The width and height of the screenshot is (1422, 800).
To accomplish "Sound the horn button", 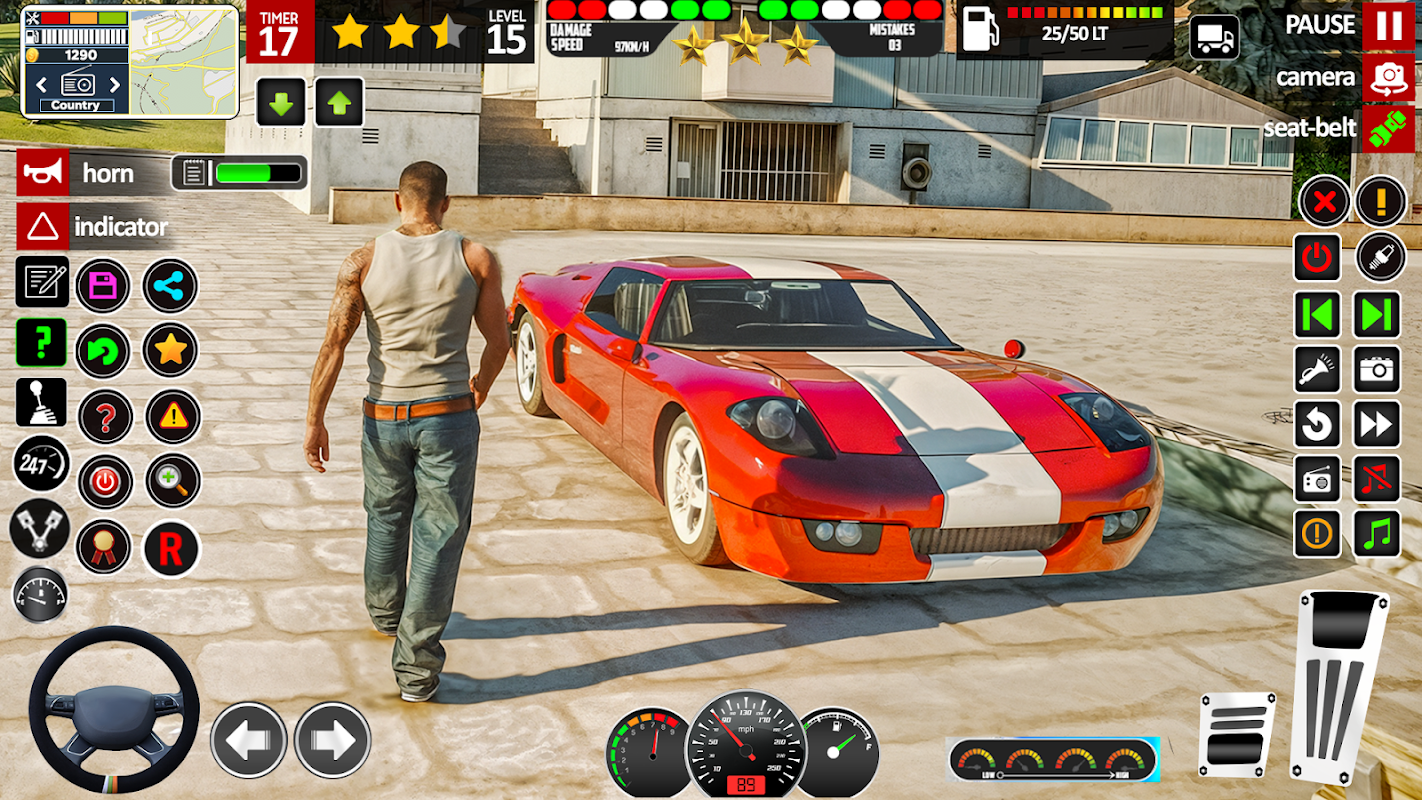I will 43,173.
